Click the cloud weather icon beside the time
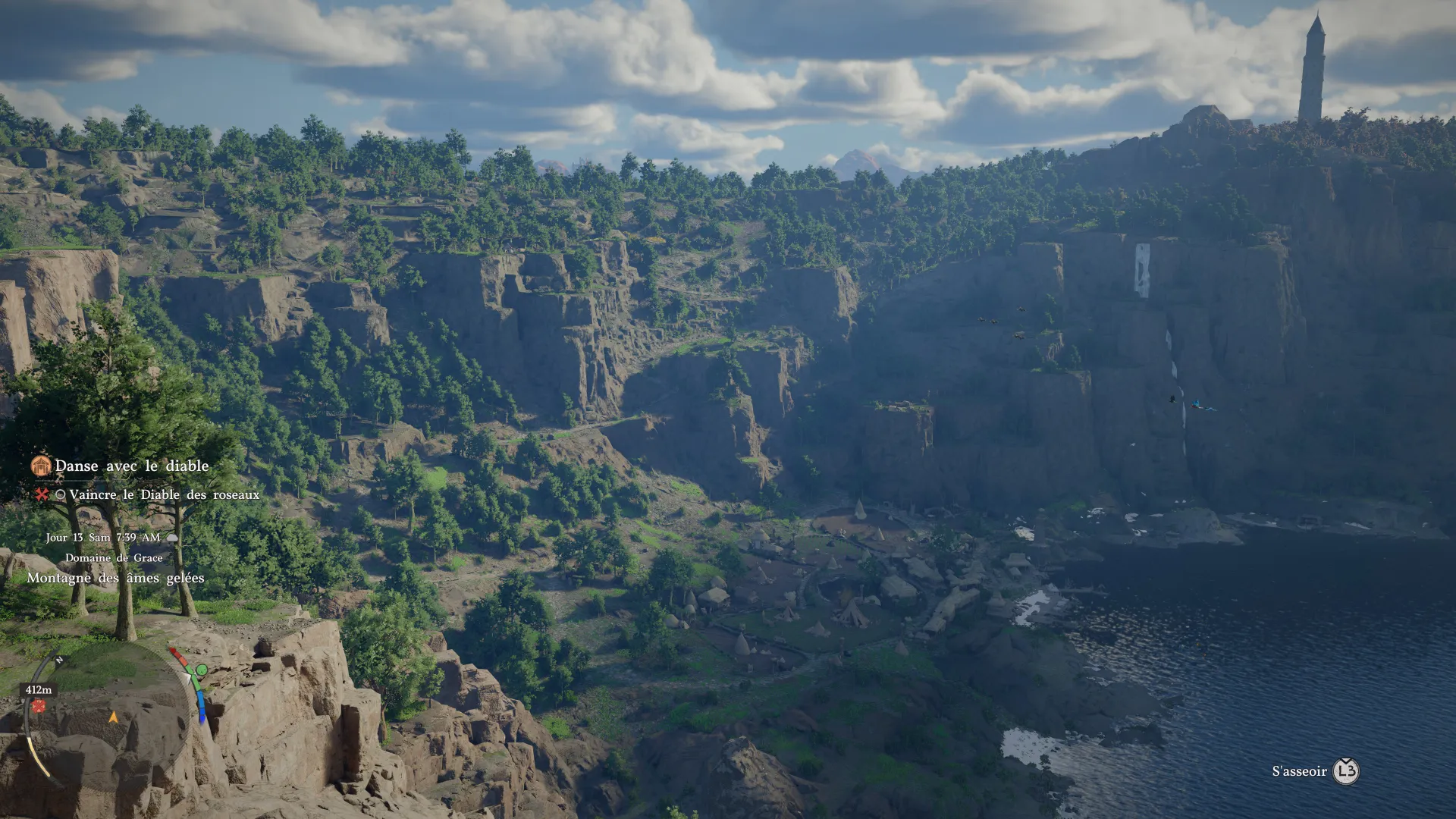 (x=173, y=538)
